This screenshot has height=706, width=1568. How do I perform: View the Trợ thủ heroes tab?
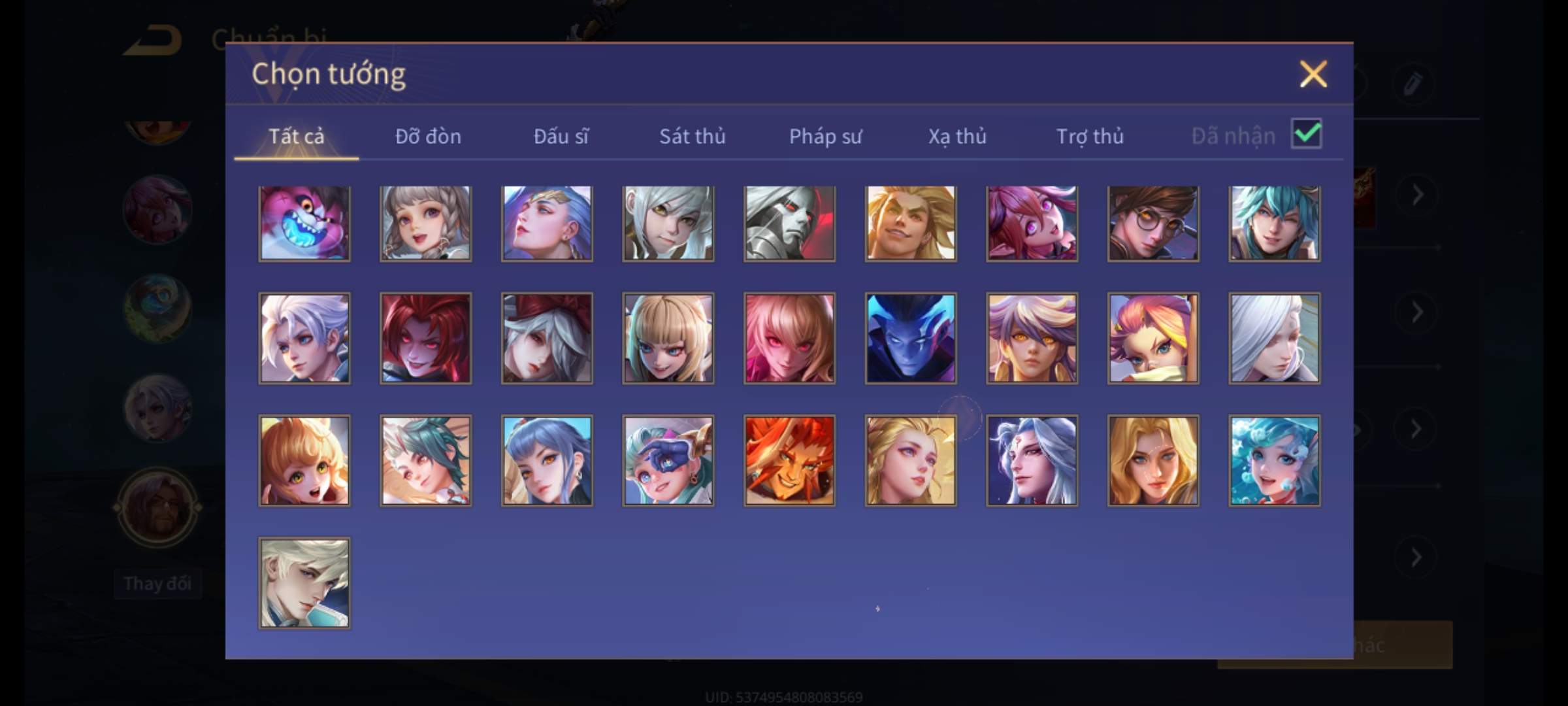click(x=1090, y=136)
